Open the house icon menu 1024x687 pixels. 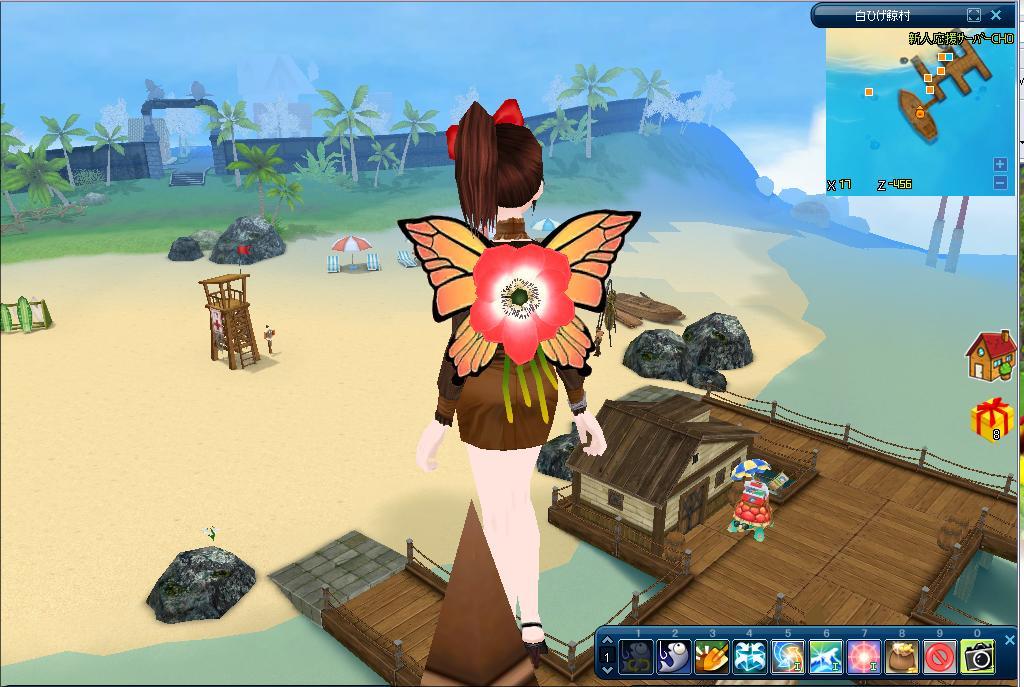[x=989, y=357]
